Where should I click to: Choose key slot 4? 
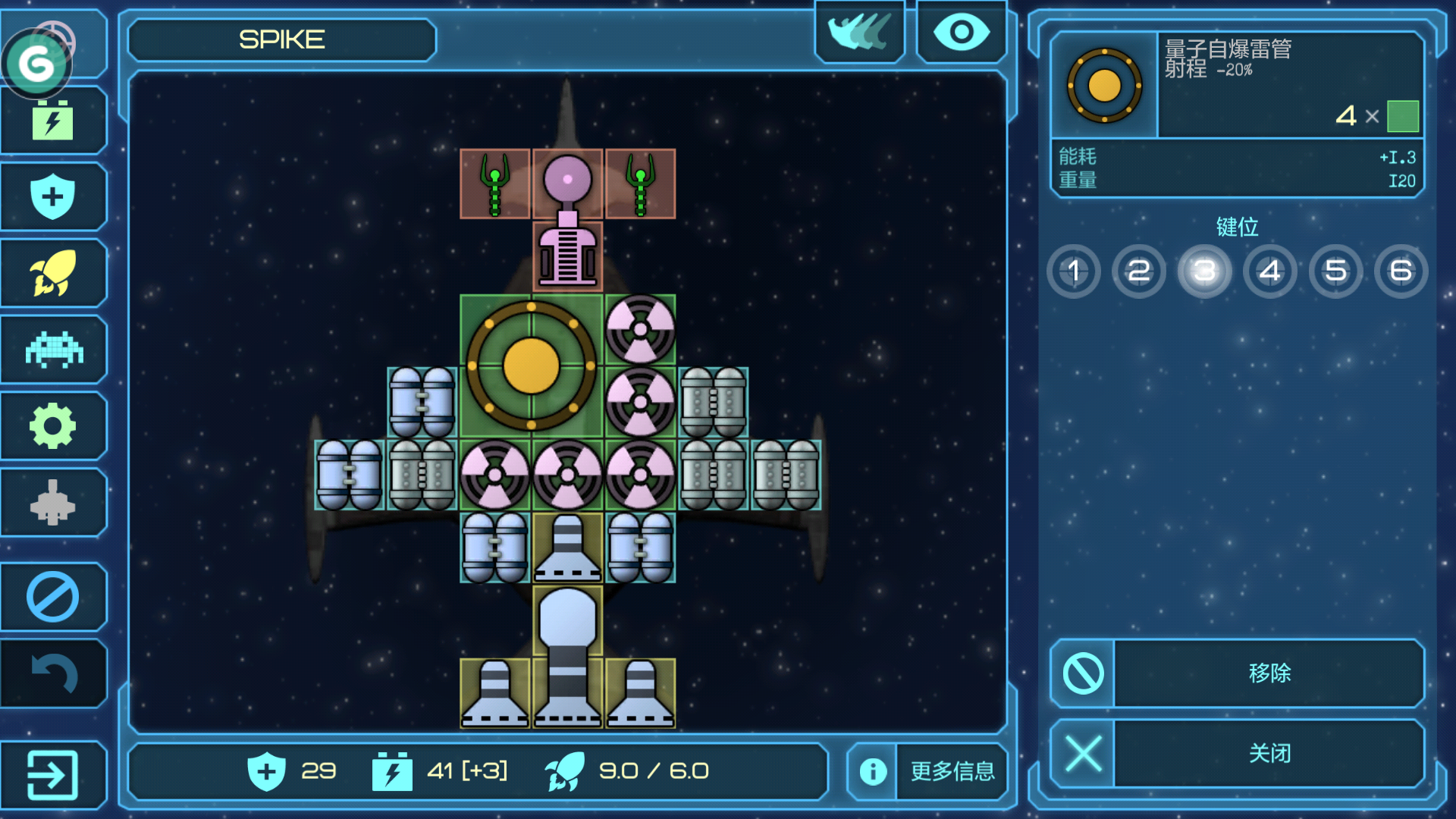coord(1270,271)
